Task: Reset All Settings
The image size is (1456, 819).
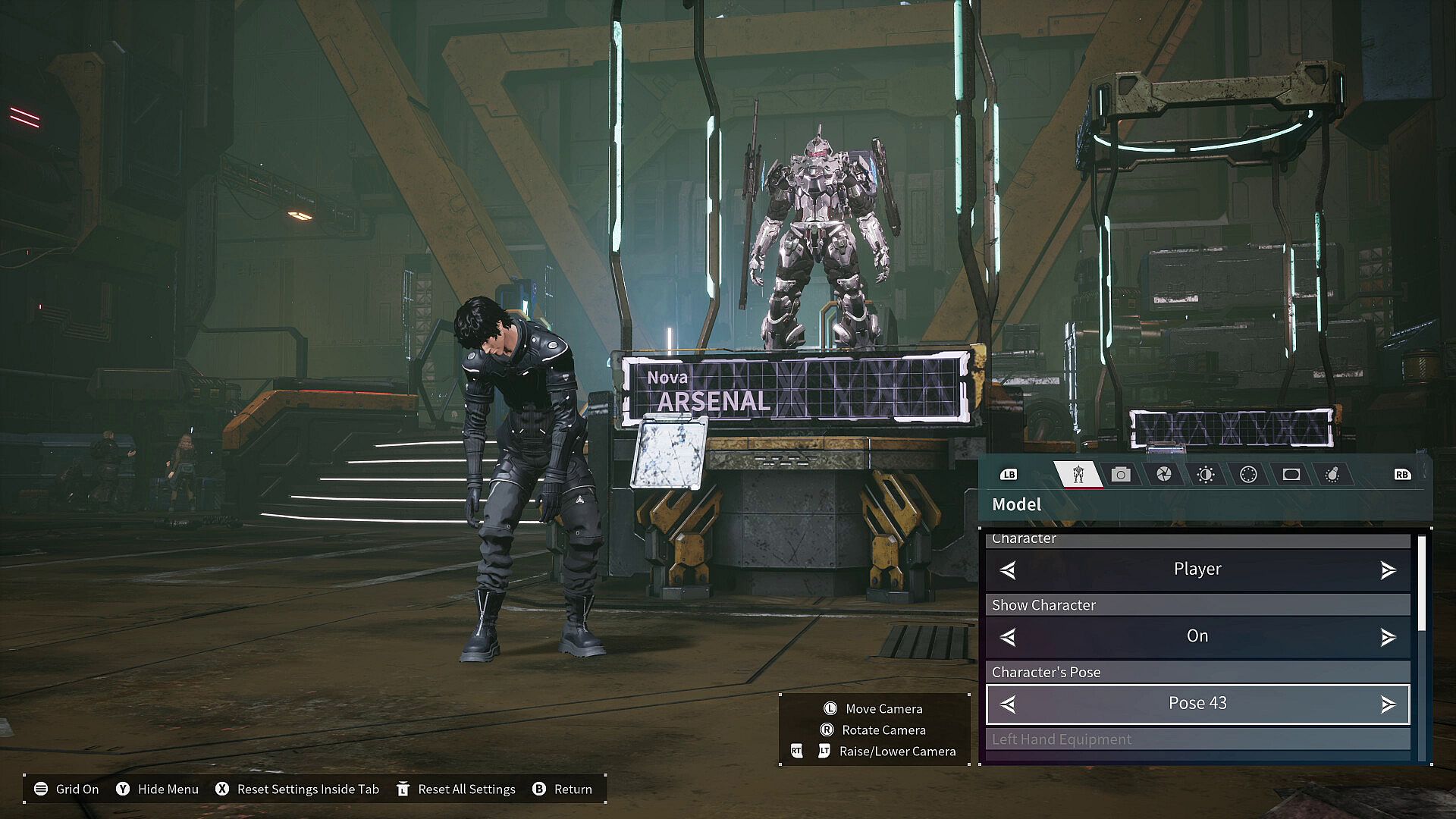Action: [456, 789]
